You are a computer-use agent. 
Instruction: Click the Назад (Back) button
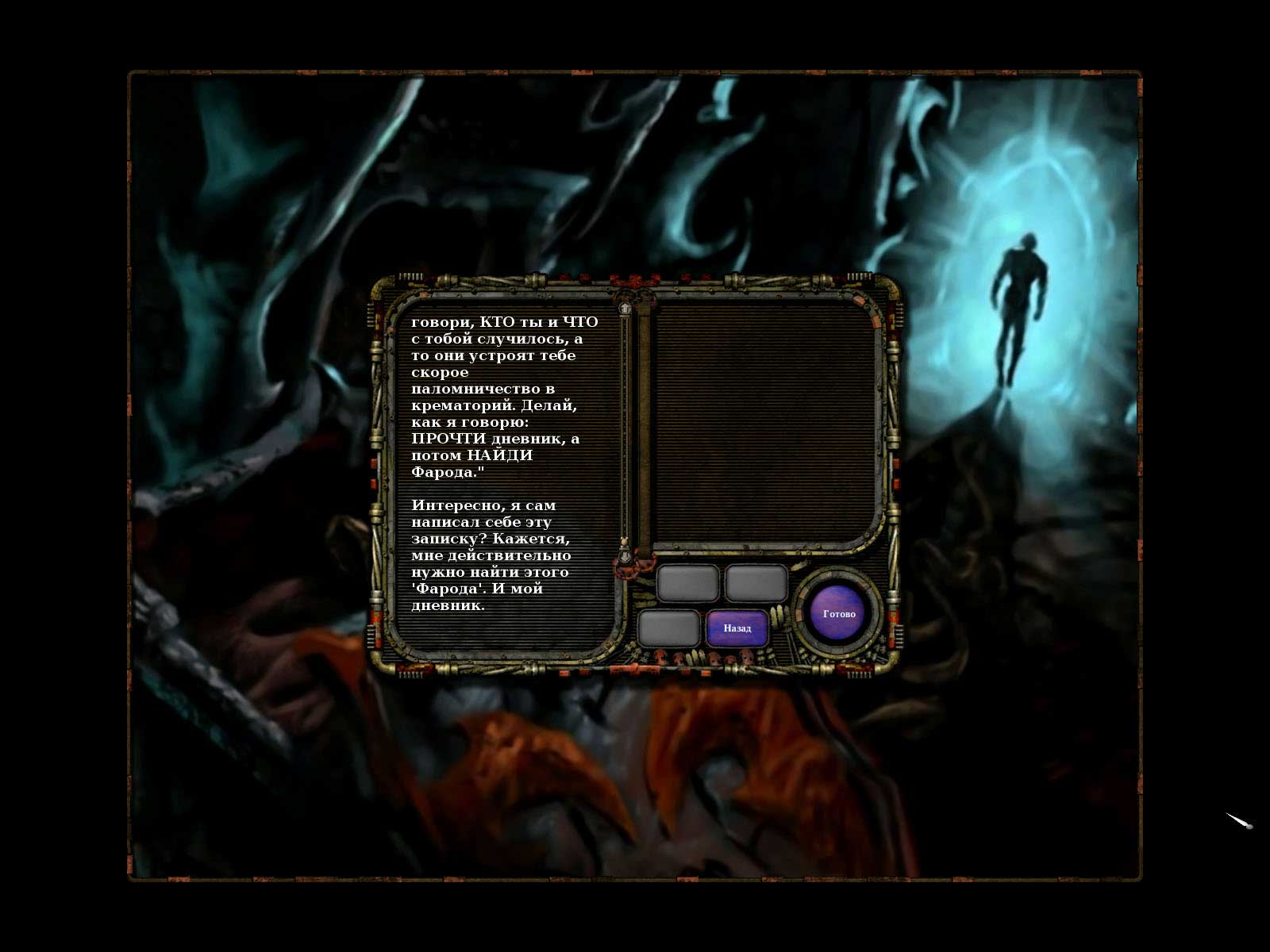737,628
